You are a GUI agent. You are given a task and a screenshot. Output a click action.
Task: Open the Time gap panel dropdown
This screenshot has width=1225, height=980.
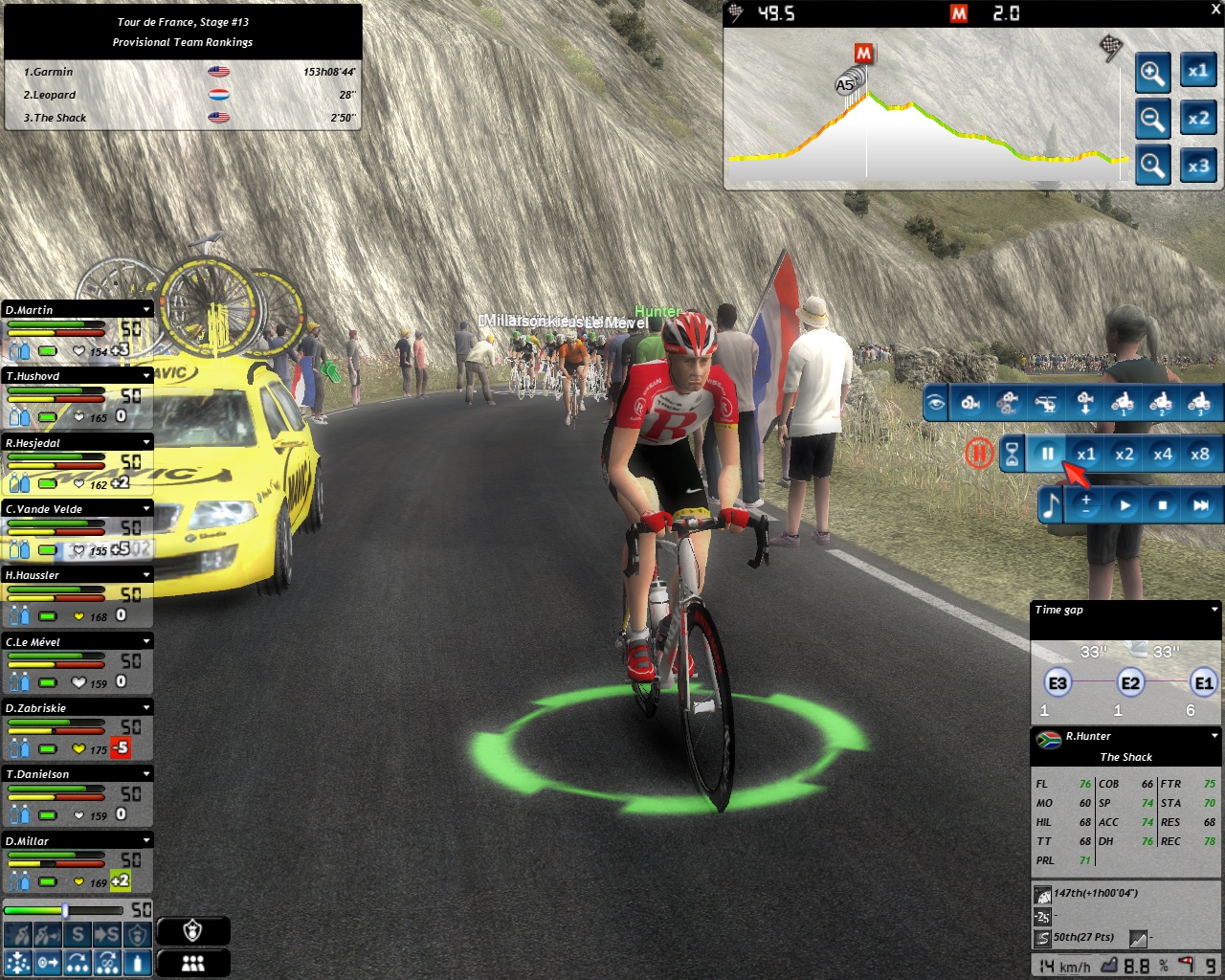[x=1214, y=610]
